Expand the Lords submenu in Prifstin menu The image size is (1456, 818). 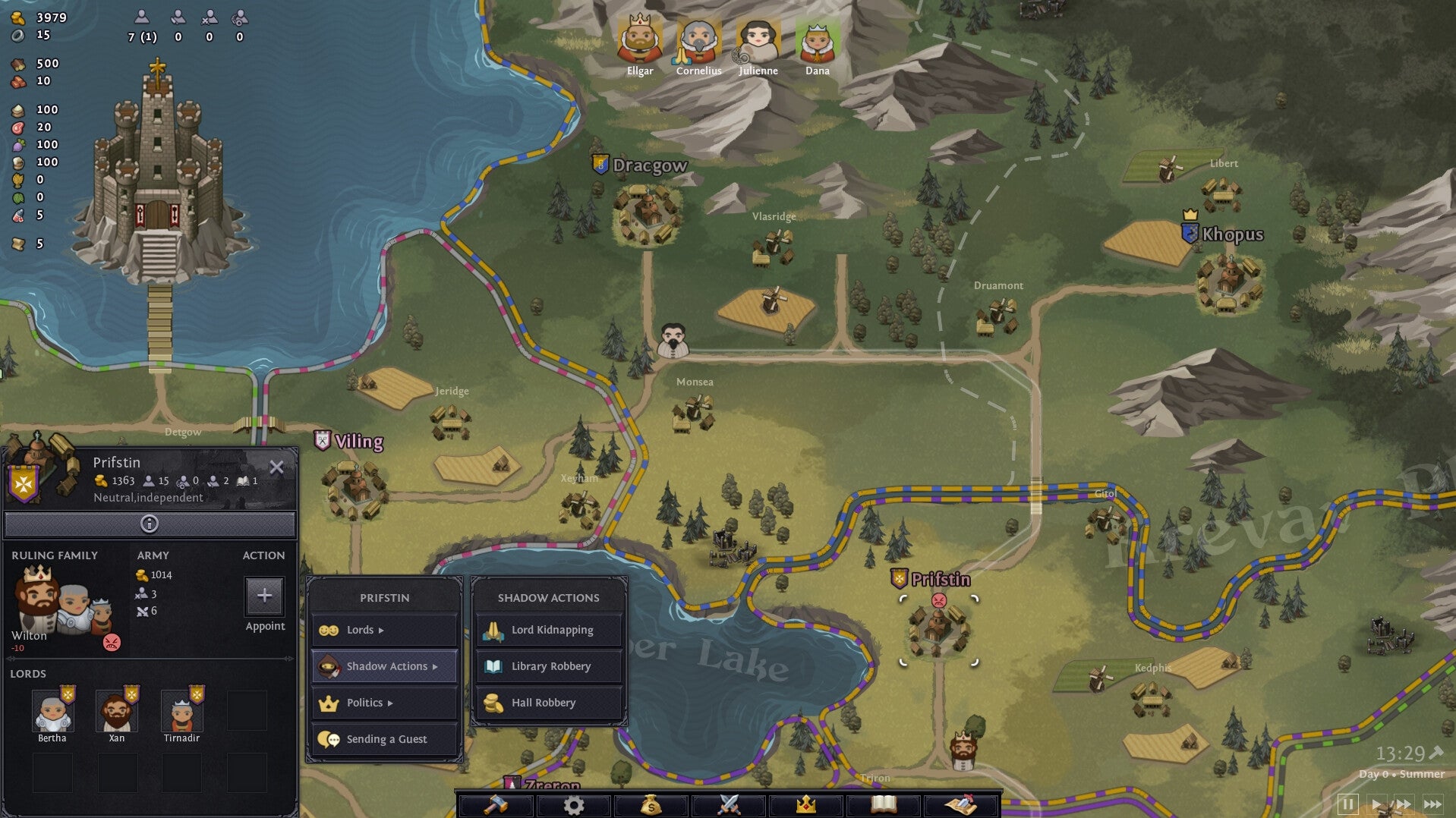[x=383, y=629]
